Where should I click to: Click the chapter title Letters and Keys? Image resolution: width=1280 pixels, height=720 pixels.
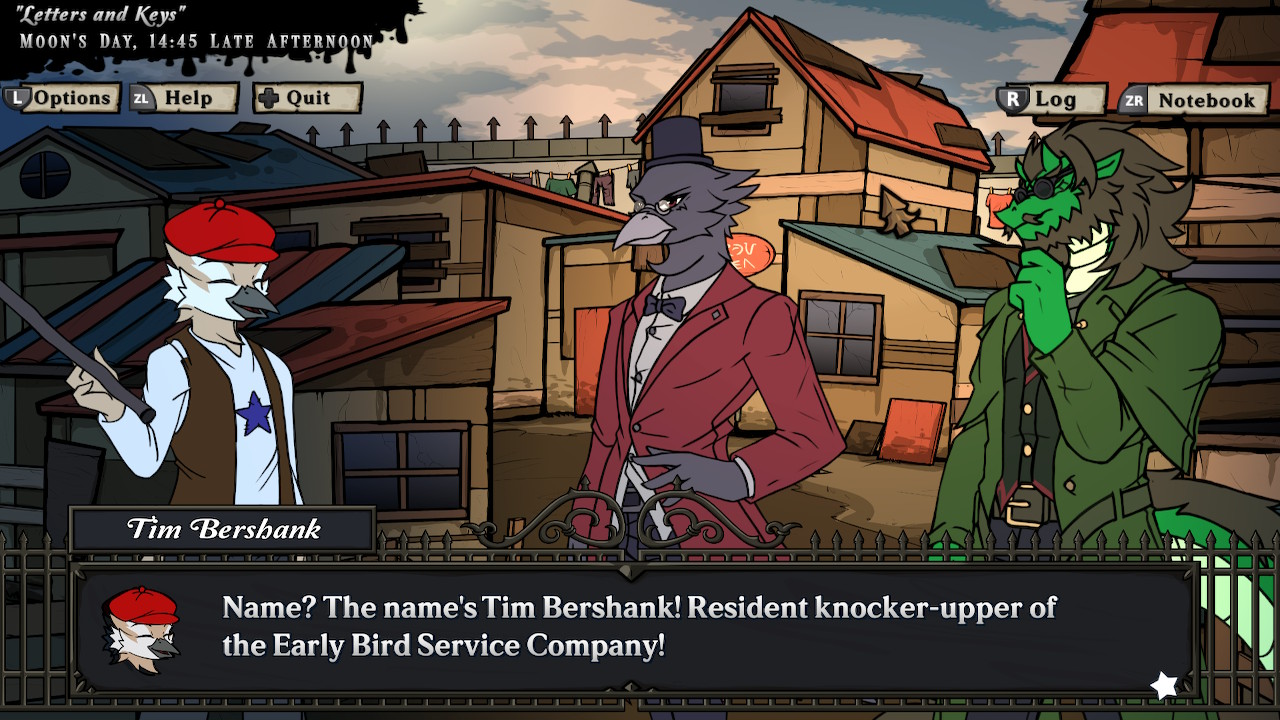pyautogui.click(x=100, y=13)
